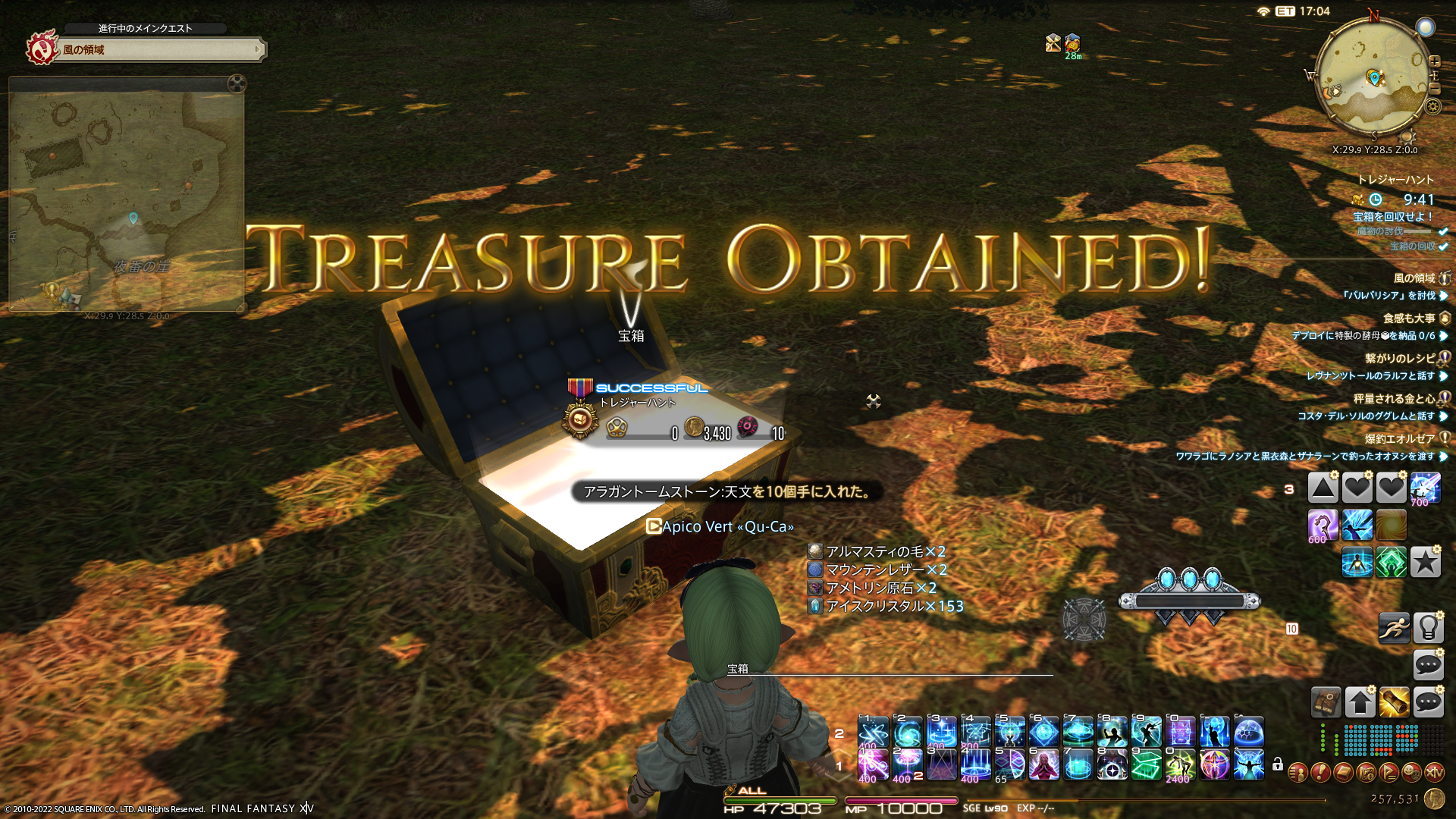Activate the pink praying woman ability

tap(1043, 765)
